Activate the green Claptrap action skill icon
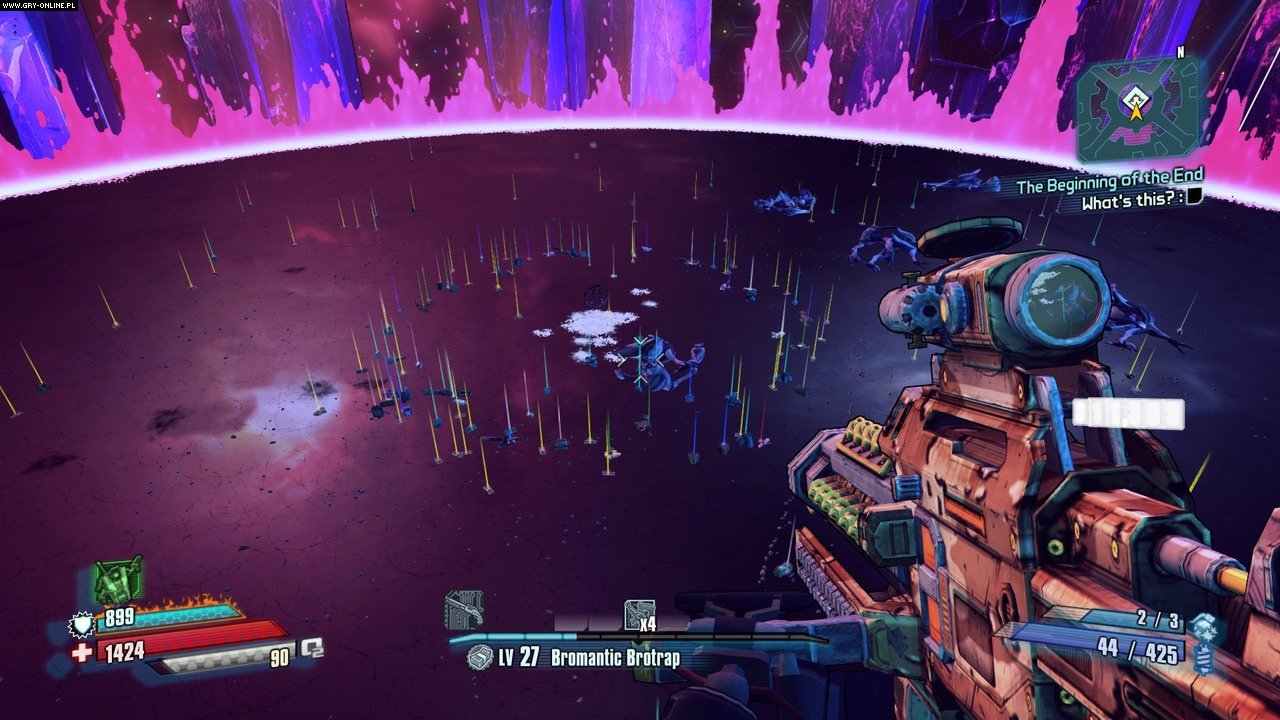1280x720 pixels. [118, 579]
